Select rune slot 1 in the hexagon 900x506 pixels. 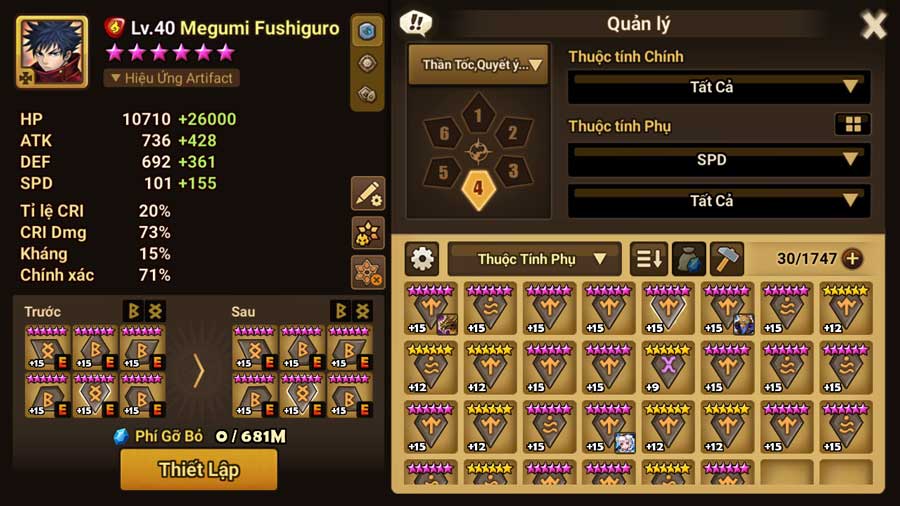[x=478, y=116]
